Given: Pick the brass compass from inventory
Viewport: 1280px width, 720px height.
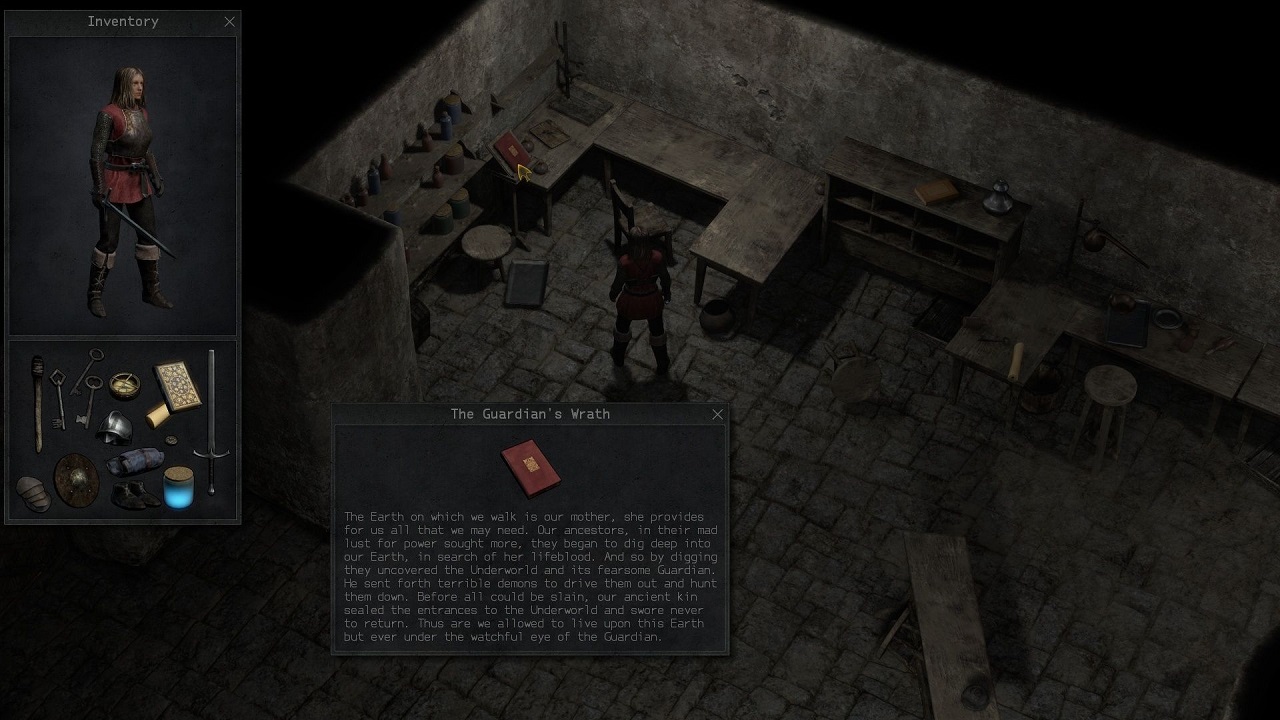Looking at the screenshot, I should point(124,384).
